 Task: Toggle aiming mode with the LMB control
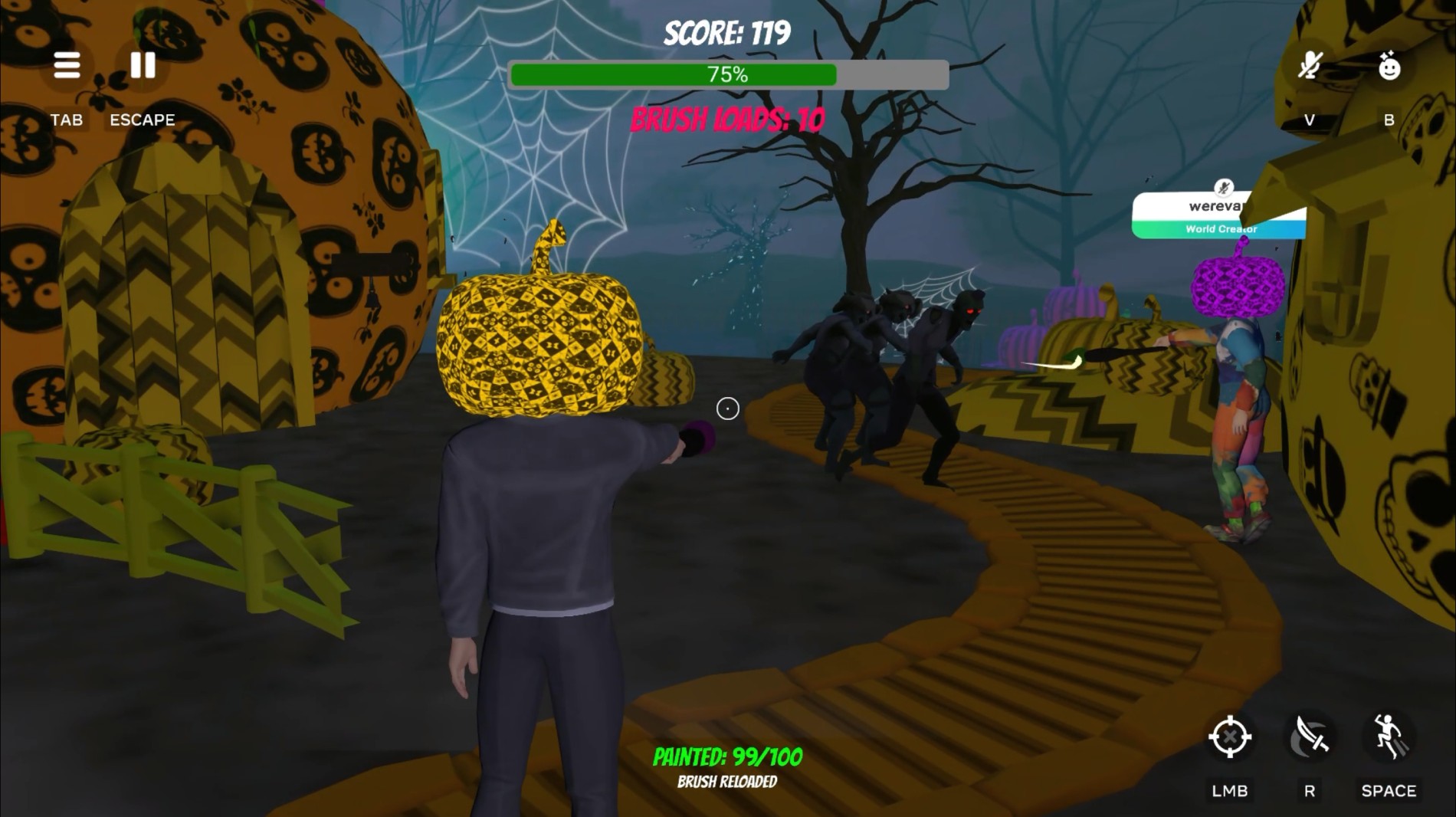pos(1230,790)
